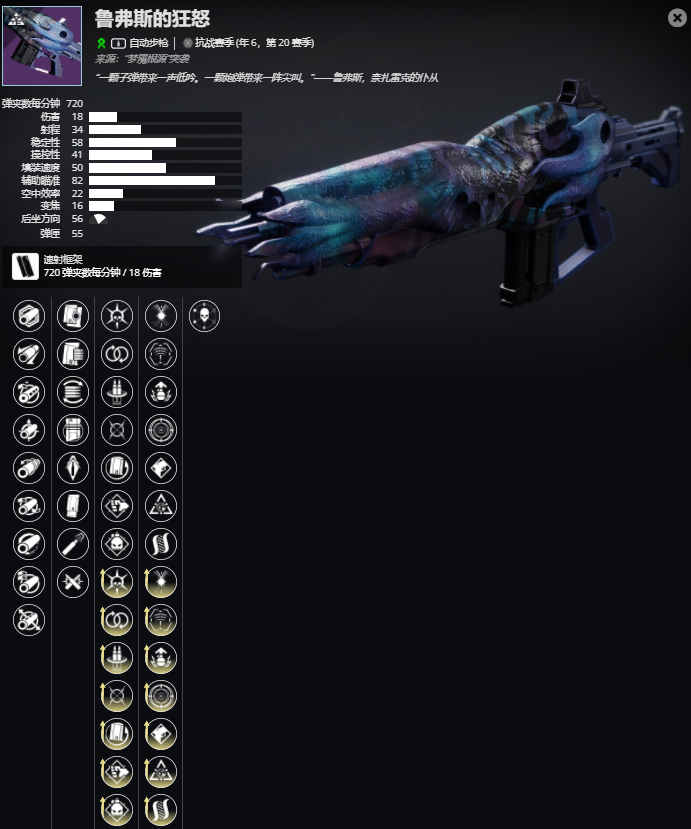691x829 pixels.
Task: Select the enhanced gold skull in diamond perk
Action: click(117, 810)
